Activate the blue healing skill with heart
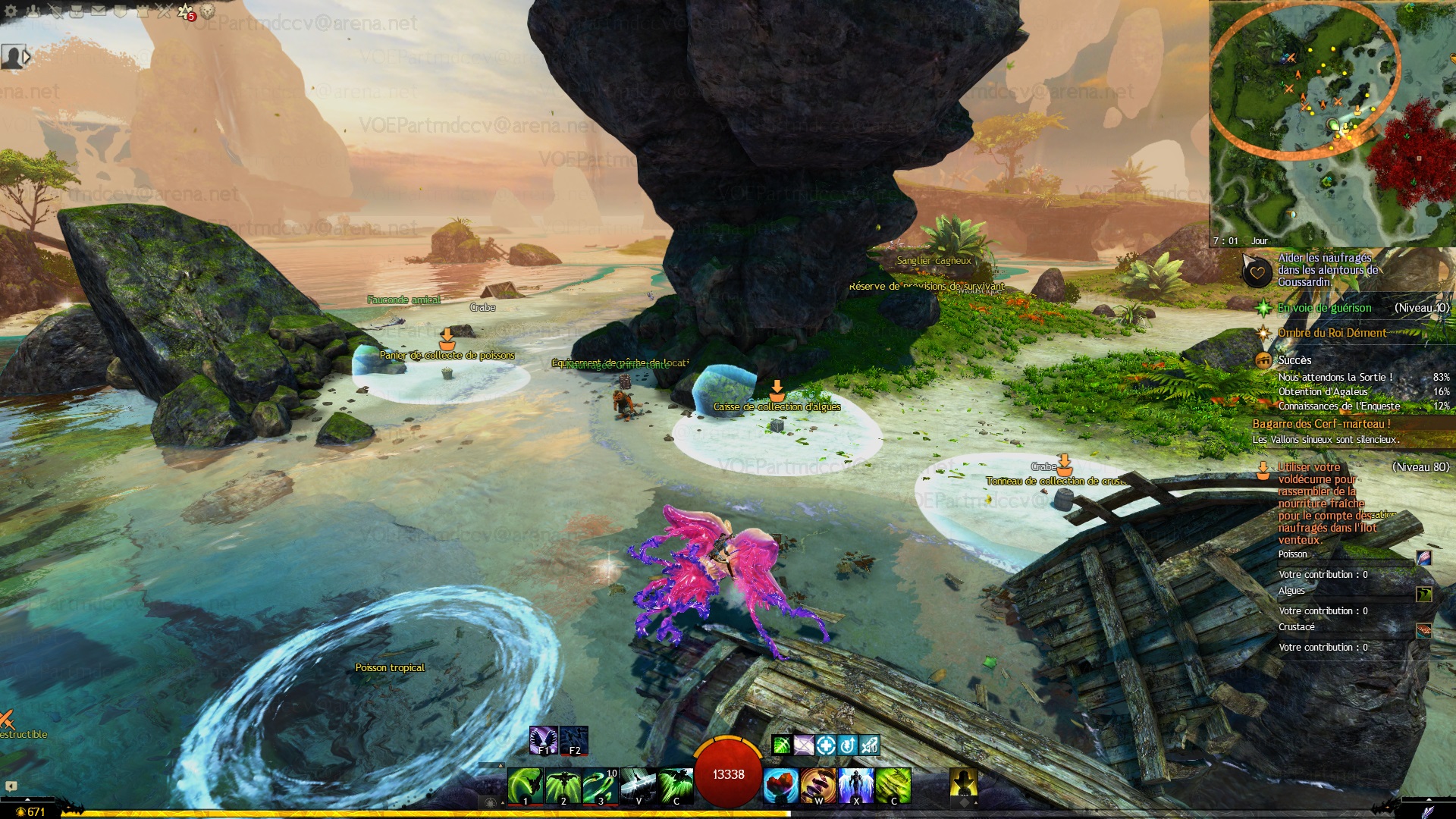Image resolution: width=1456 pixels, height=819 pixels. [780, 786]
